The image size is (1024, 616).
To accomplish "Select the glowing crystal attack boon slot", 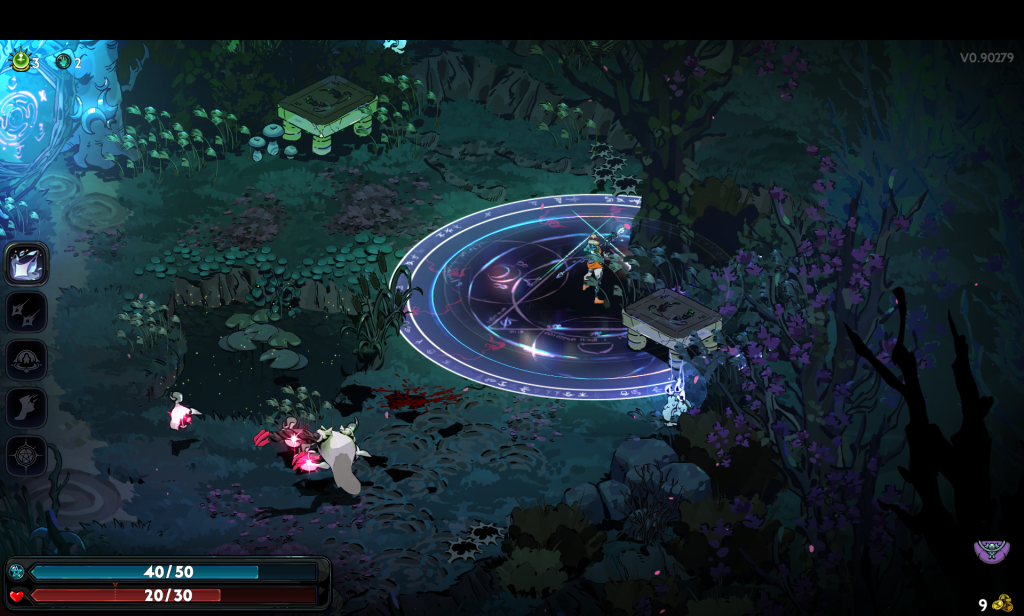I will tap(26, 264).
